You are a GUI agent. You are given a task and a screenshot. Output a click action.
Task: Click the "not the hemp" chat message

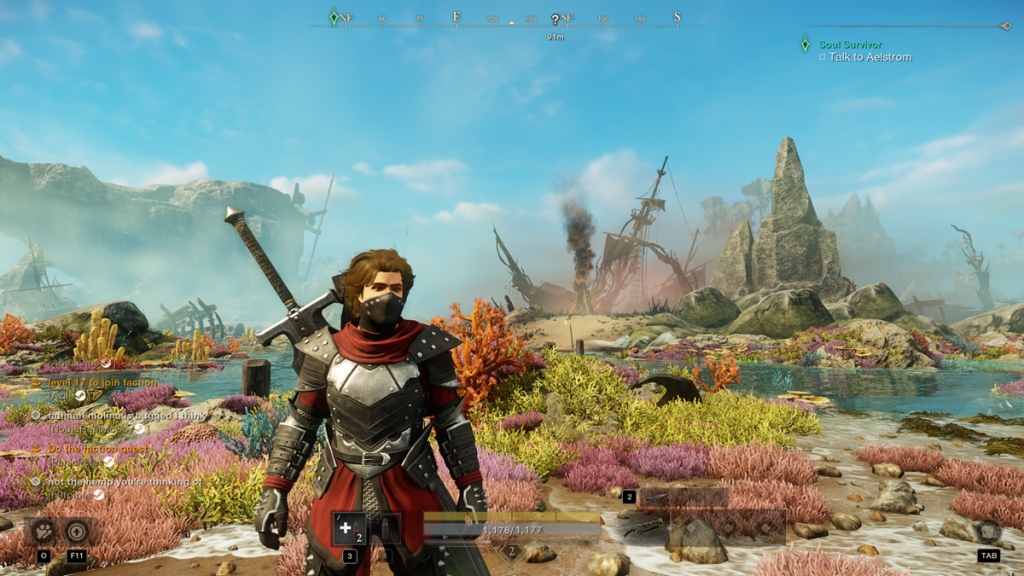coord(119,482)
